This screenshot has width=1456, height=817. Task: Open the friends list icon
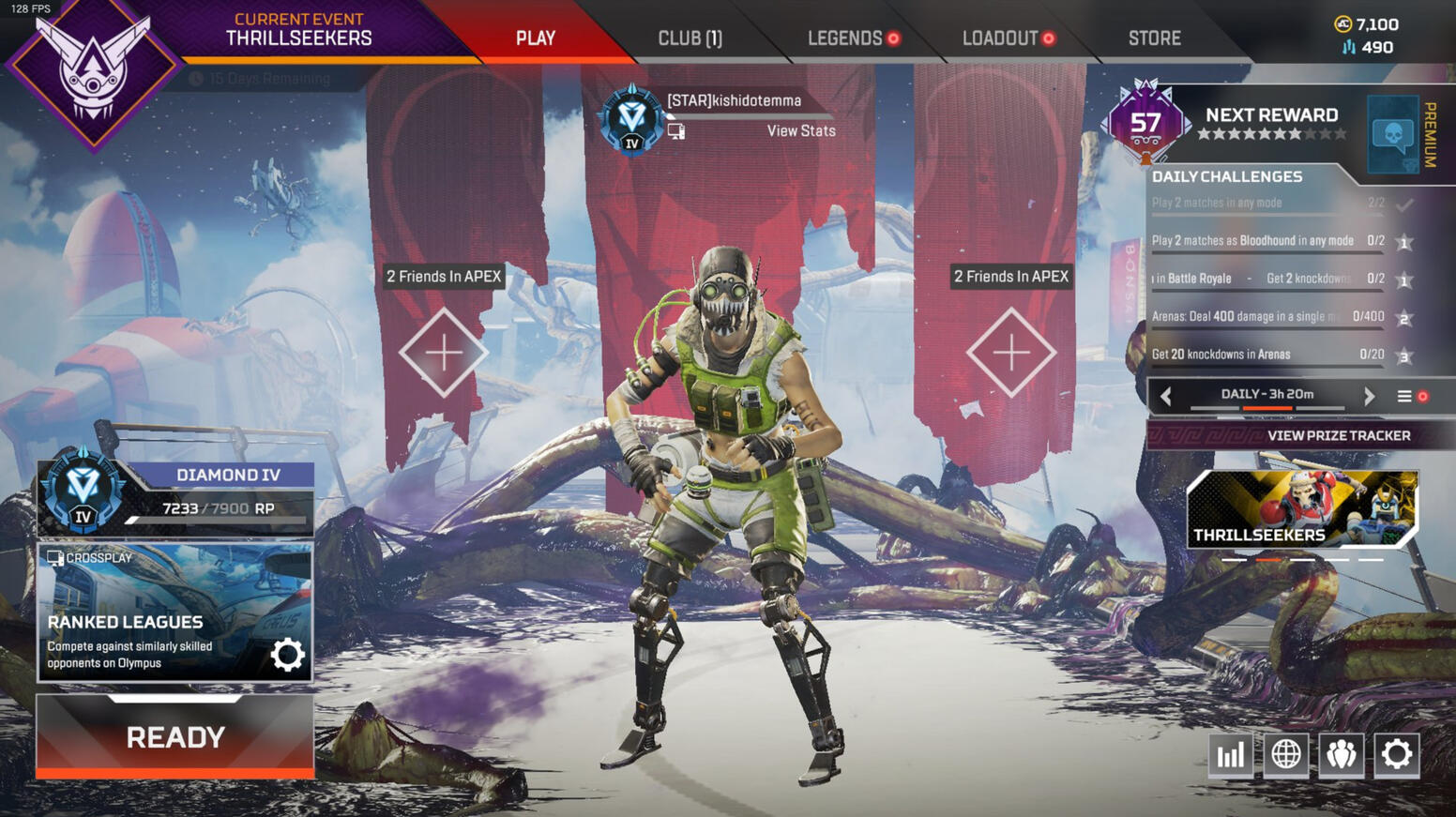1341,754
